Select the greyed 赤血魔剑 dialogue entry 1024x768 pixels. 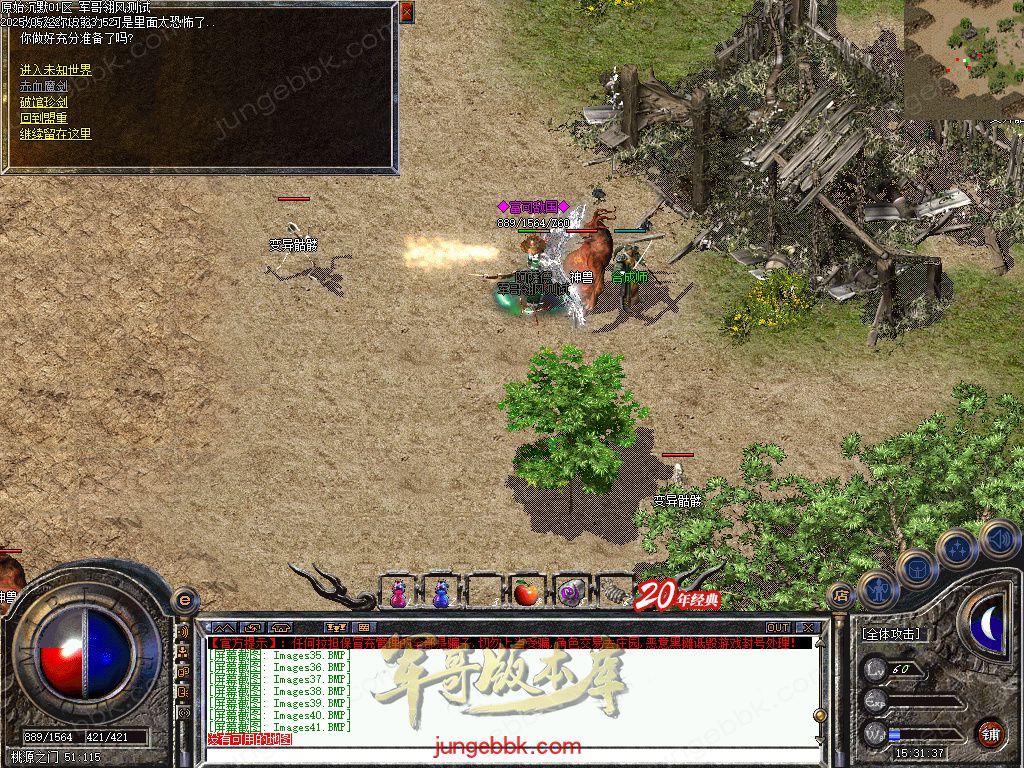pyautogui.click(x=44, y=86)
